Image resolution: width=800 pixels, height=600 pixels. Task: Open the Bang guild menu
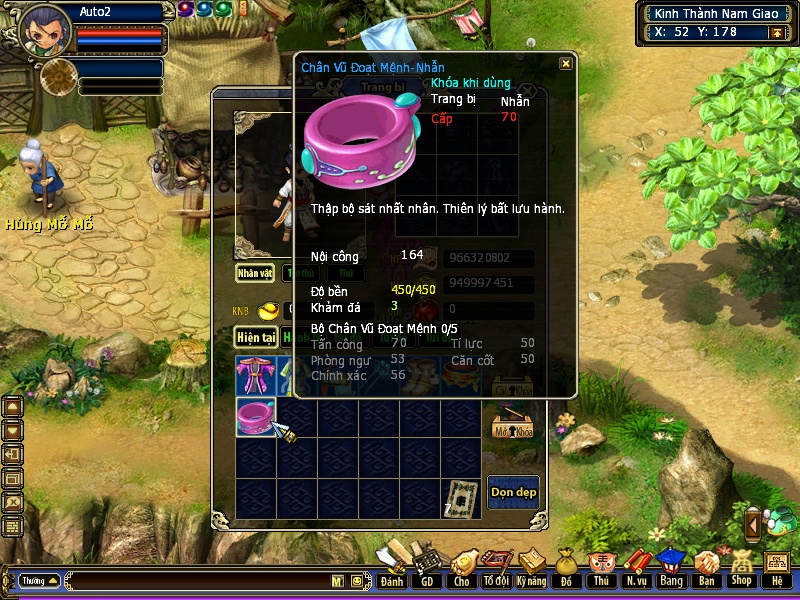[670, 568]
